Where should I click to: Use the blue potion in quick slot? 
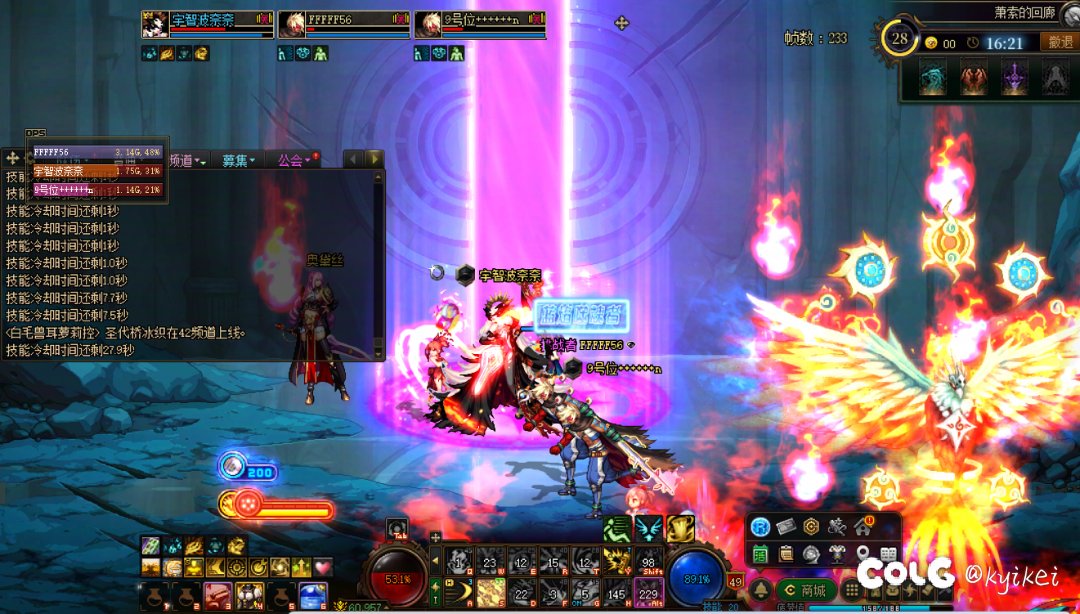click(311, 597)
